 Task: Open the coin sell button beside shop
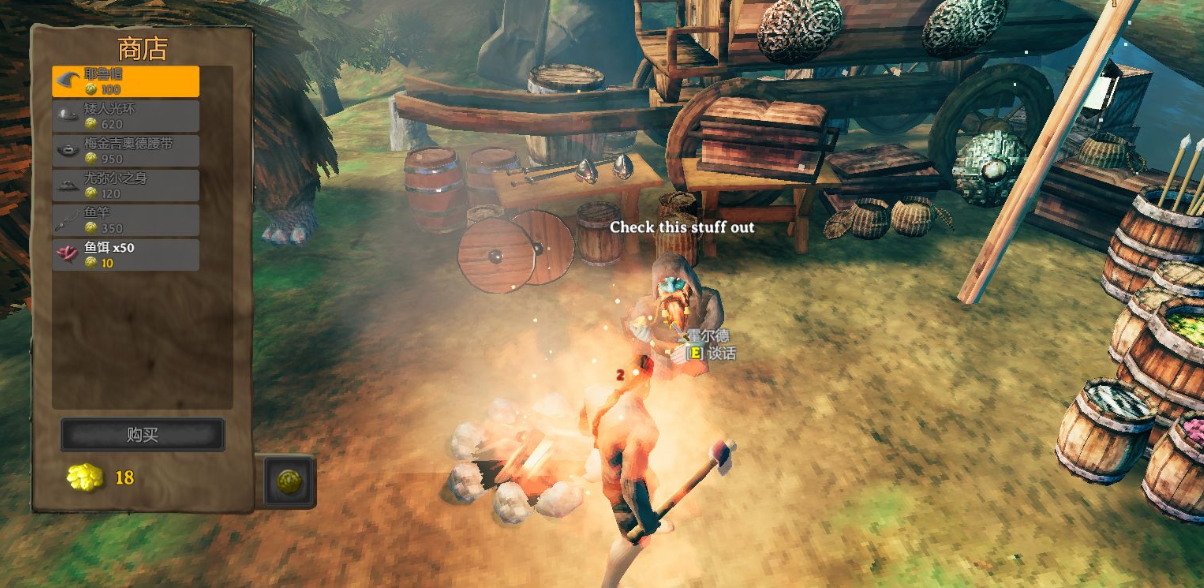pos(289,481)
